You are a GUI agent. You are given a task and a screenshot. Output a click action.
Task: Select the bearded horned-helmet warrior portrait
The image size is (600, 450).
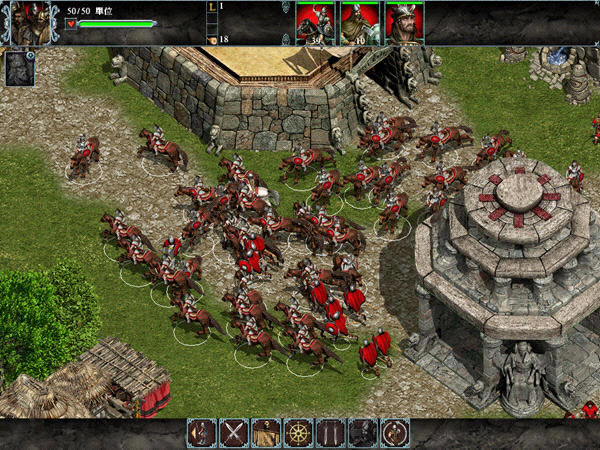404,22
